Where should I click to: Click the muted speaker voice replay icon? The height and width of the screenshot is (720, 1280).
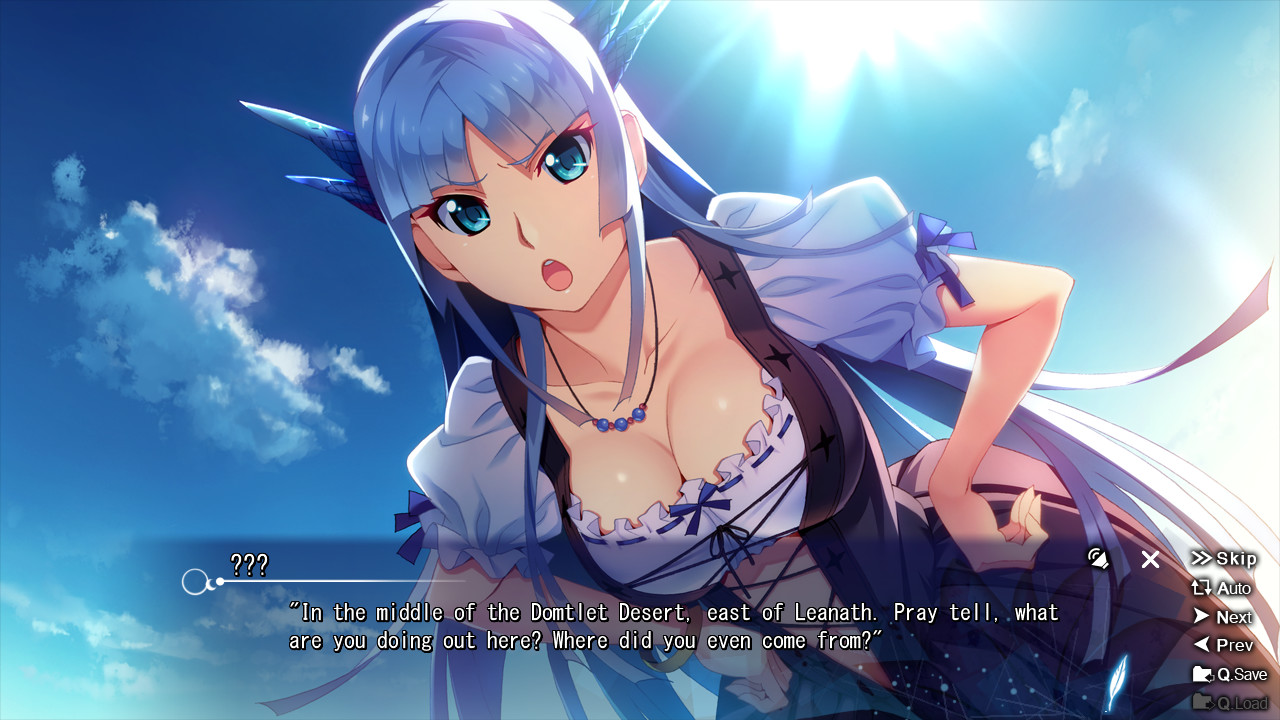(x=1097, y=560)
